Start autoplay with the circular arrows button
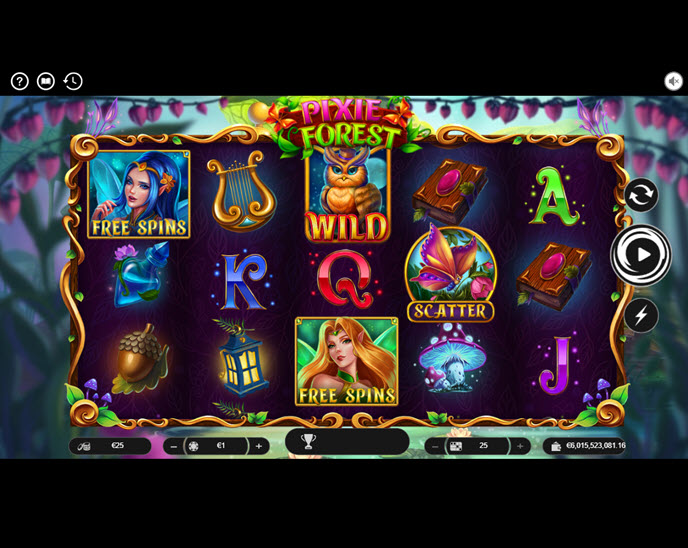Viewport: 688px width, 548px height. (x=641, y=195)
